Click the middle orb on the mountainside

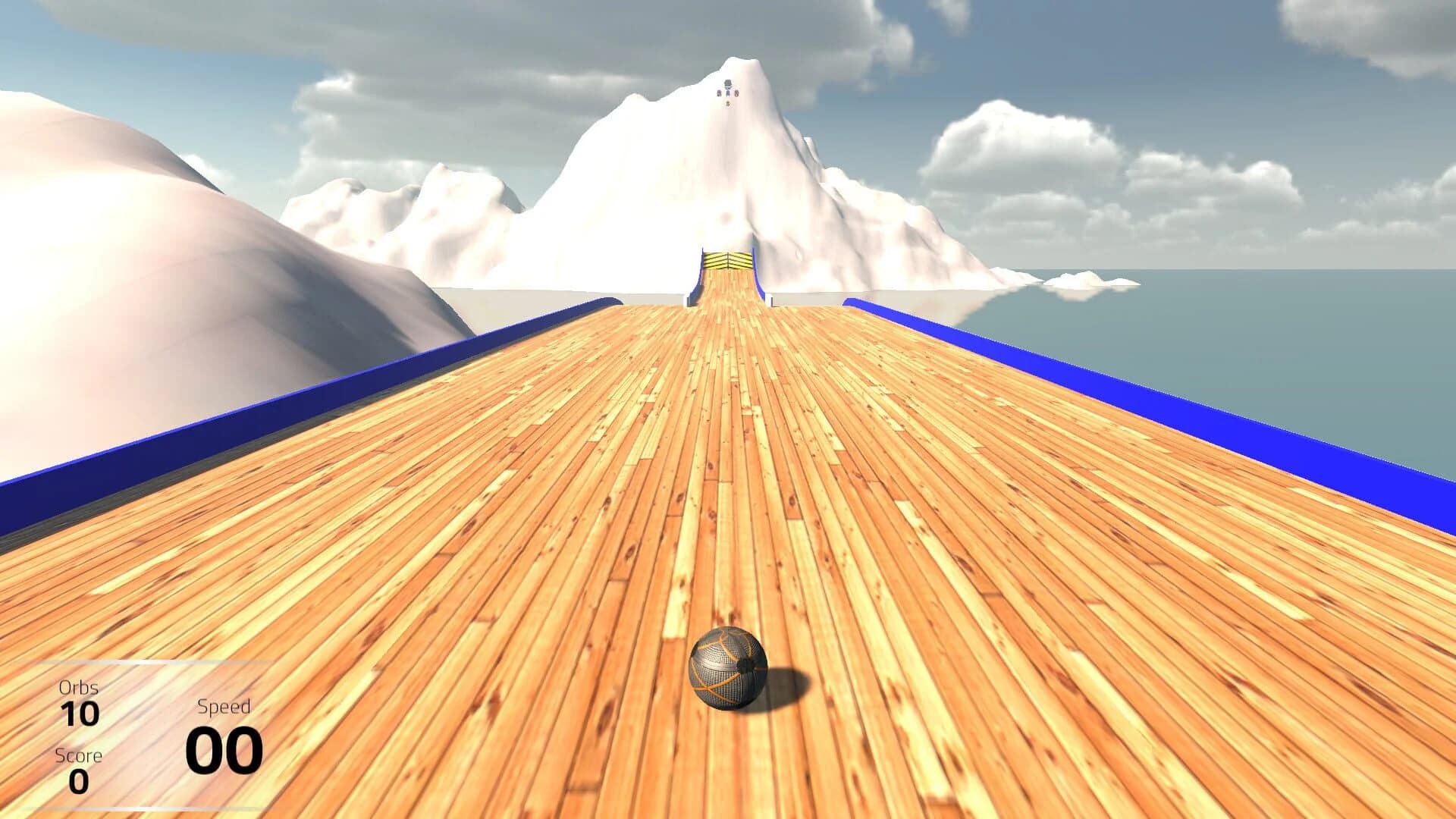click(x=728, y=93)
